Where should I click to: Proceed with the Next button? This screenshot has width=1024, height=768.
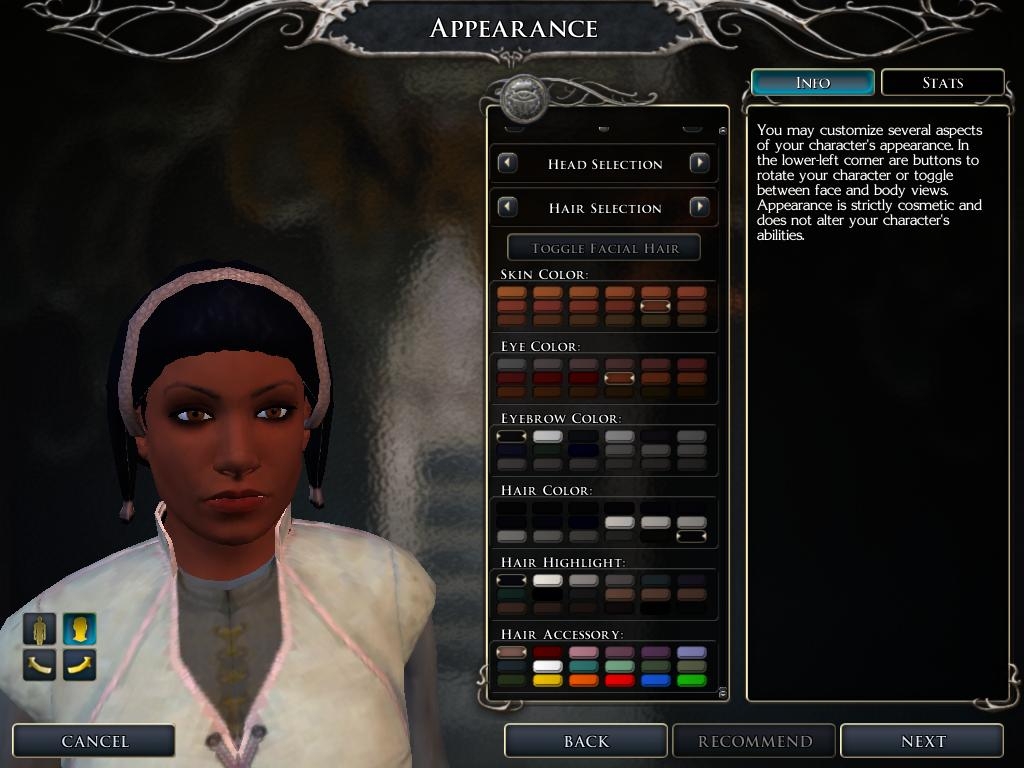click(922, 741)
